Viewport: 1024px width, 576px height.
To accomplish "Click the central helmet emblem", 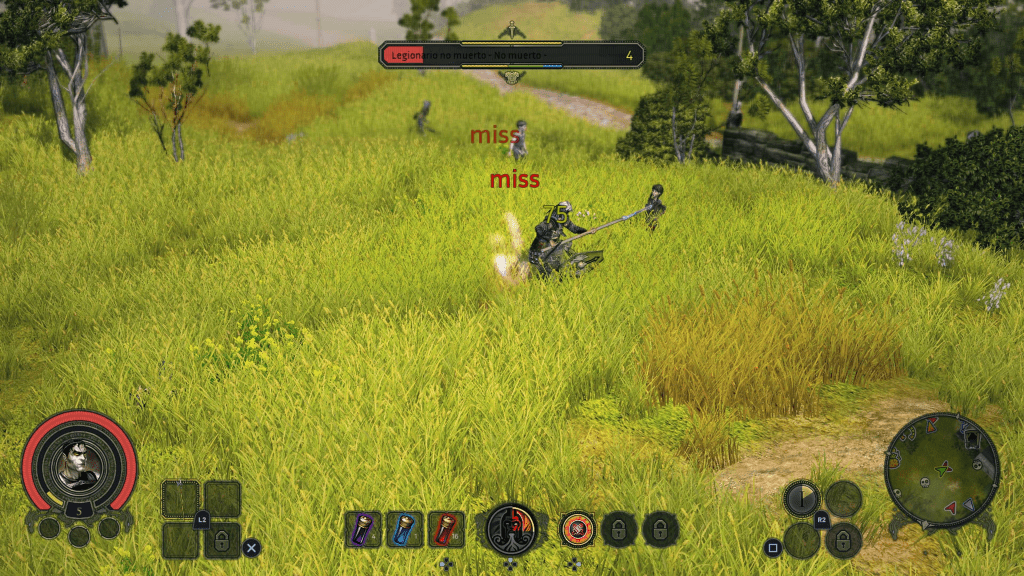I will (512, 526).
